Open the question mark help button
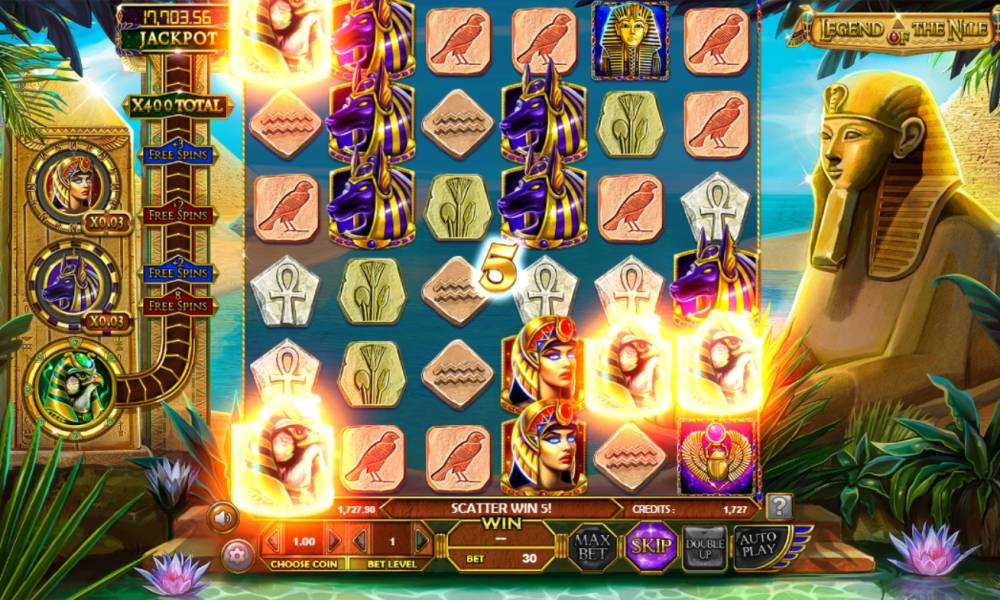Image resolution: width=1000 pixels, height=600 pixels. tap(779, 506)
